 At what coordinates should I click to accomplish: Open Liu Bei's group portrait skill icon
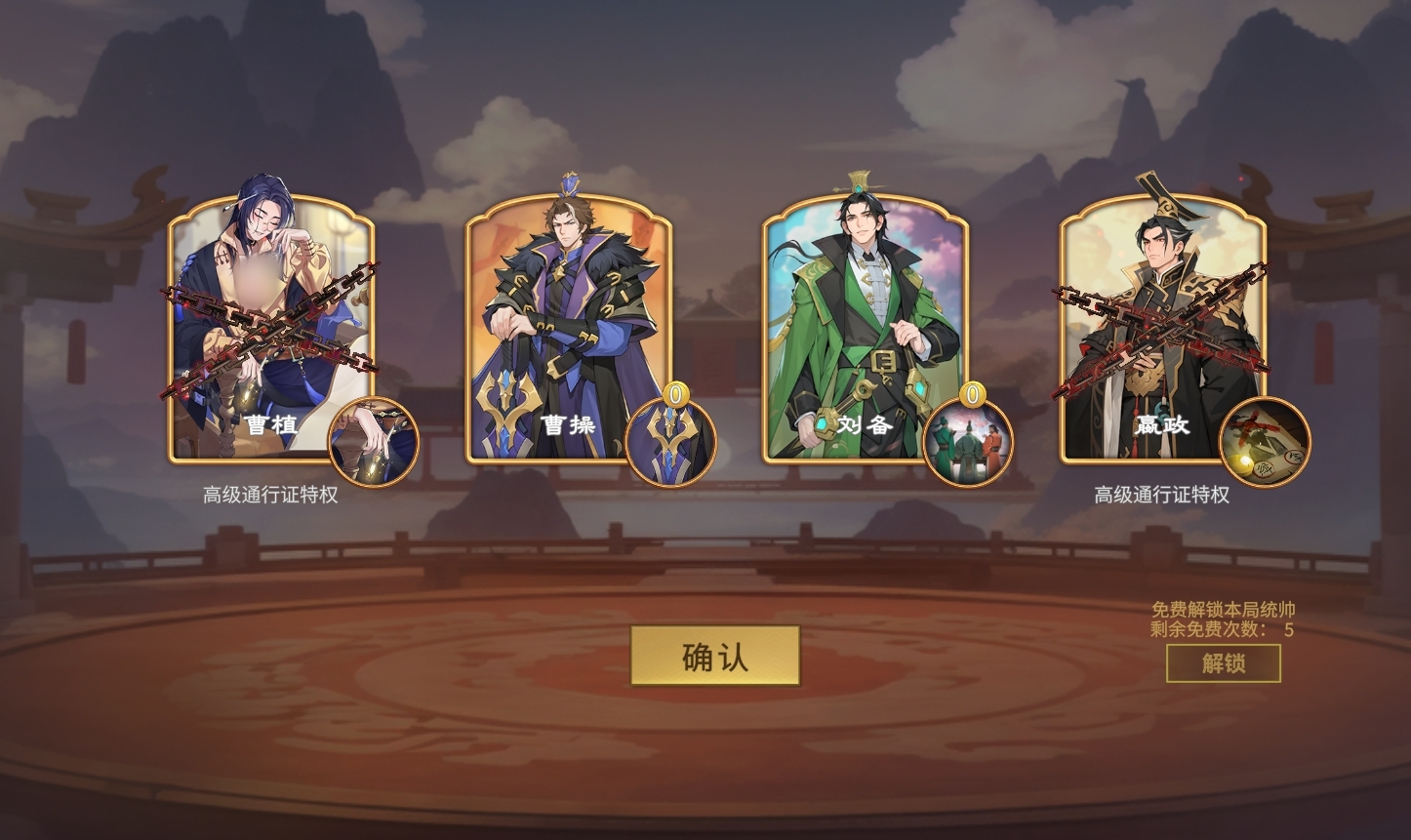coord(971,442)
